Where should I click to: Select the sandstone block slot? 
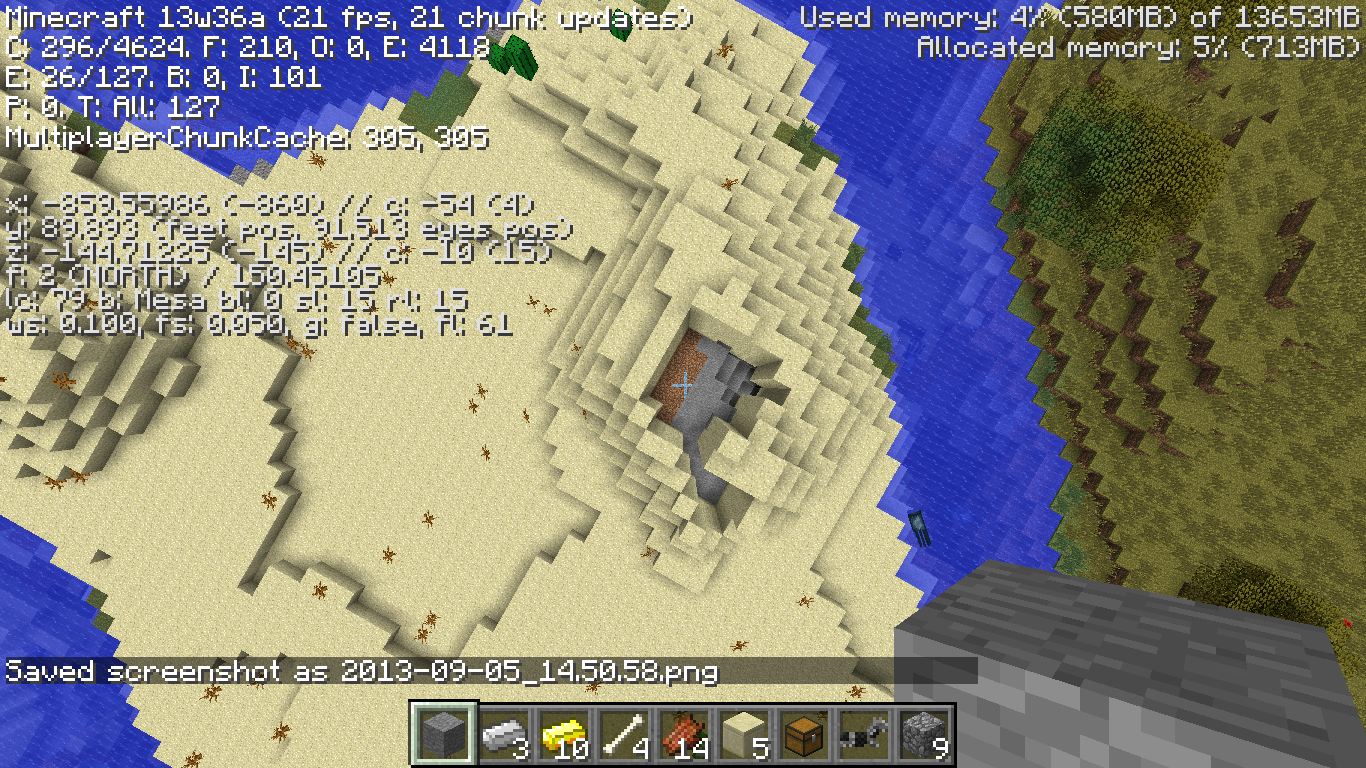pos(742,735)
